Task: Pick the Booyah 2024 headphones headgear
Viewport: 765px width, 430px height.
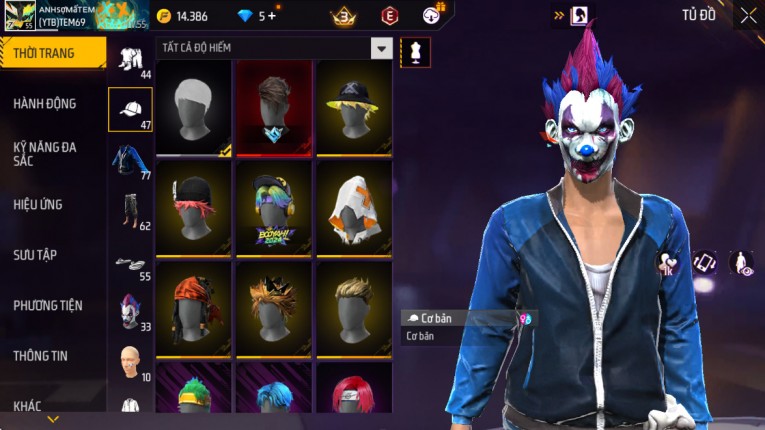Action: 274,207
